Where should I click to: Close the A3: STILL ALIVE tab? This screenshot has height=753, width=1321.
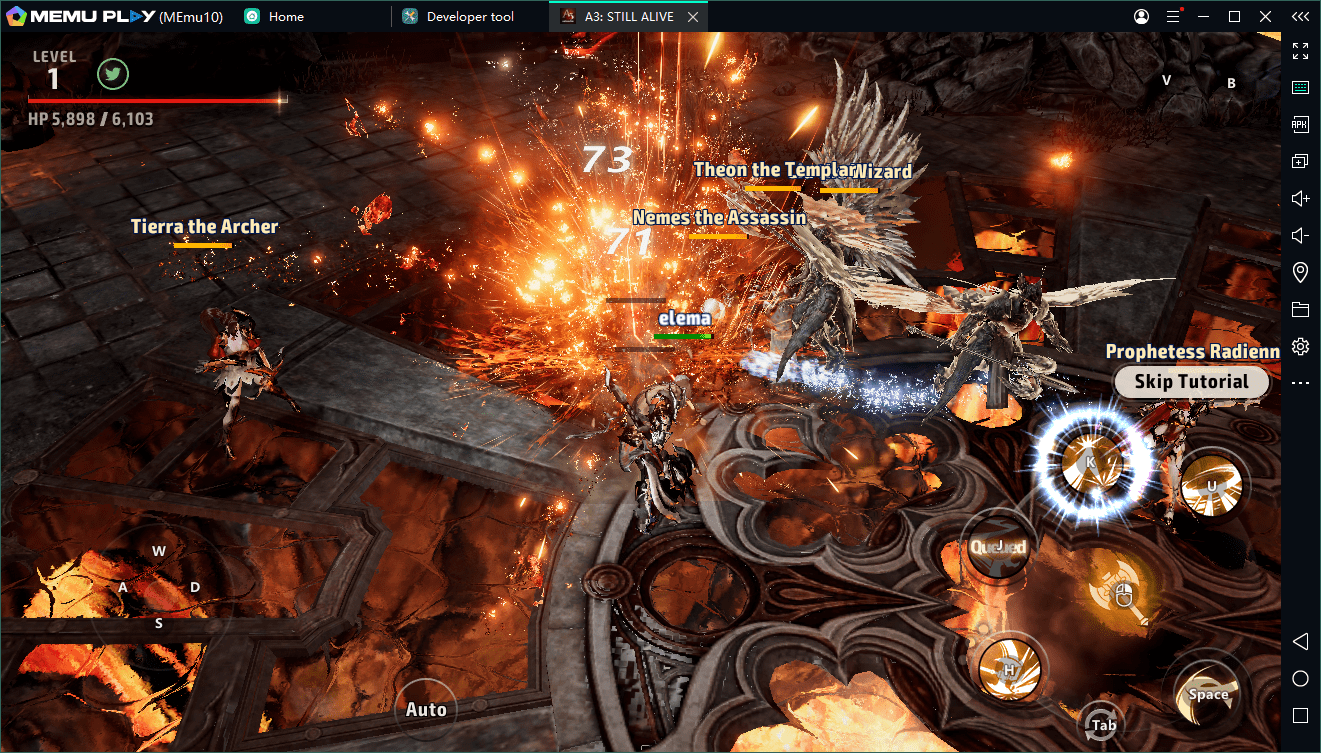click(694, 17)
